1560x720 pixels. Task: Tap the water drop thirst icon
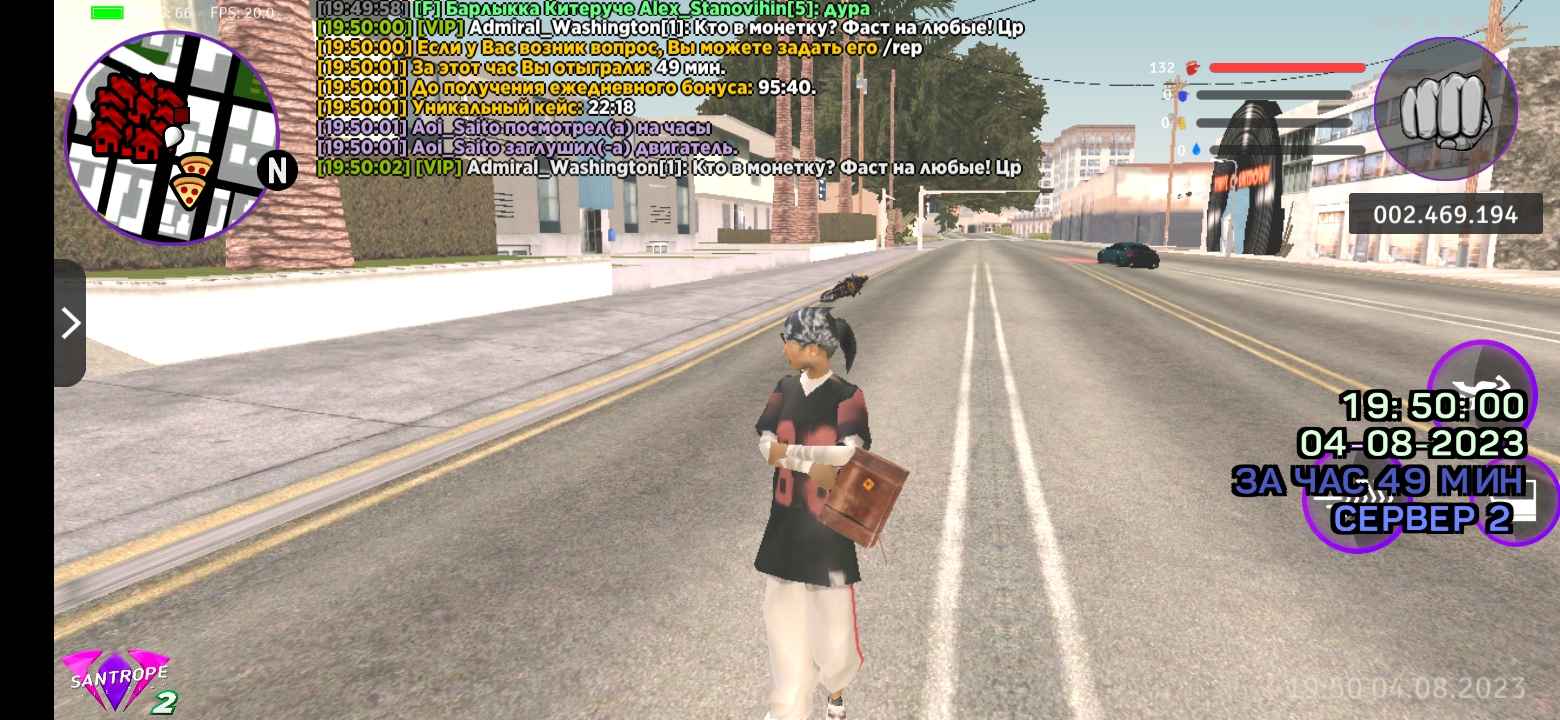point(1196,148)
